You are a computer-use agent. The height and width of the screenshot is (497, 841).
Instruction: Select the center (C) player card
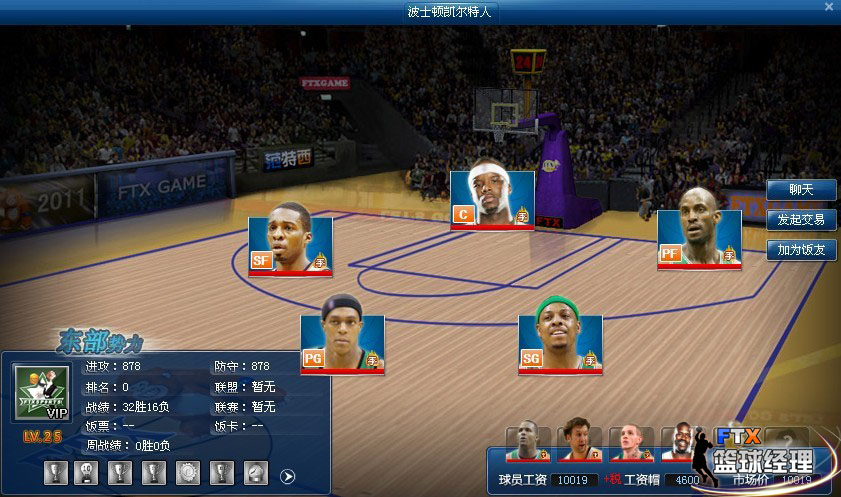tap(492, 199)
